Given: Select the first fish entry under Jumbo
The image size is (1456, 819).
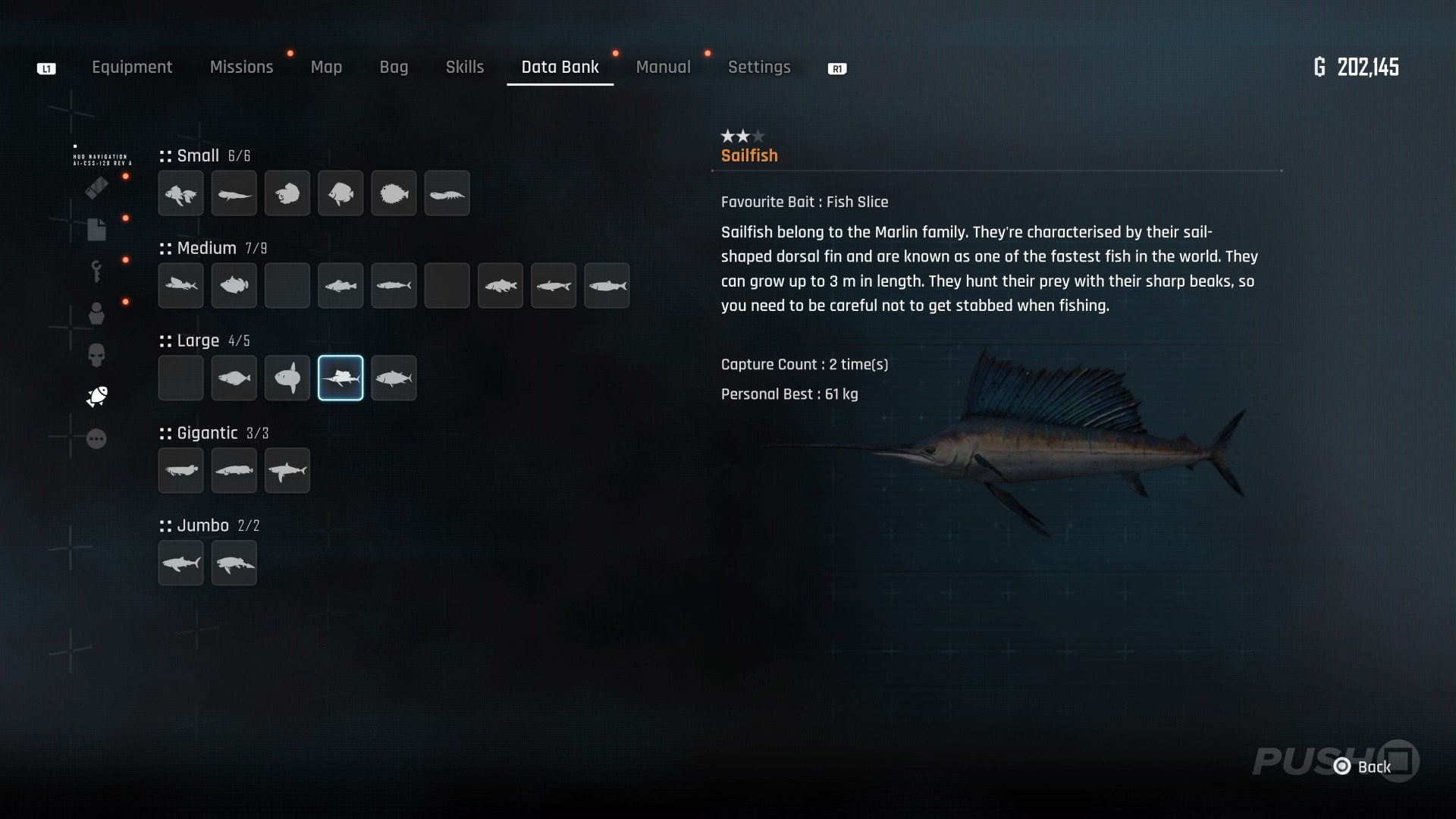Looking at the screenshot, I should (180, 563).
